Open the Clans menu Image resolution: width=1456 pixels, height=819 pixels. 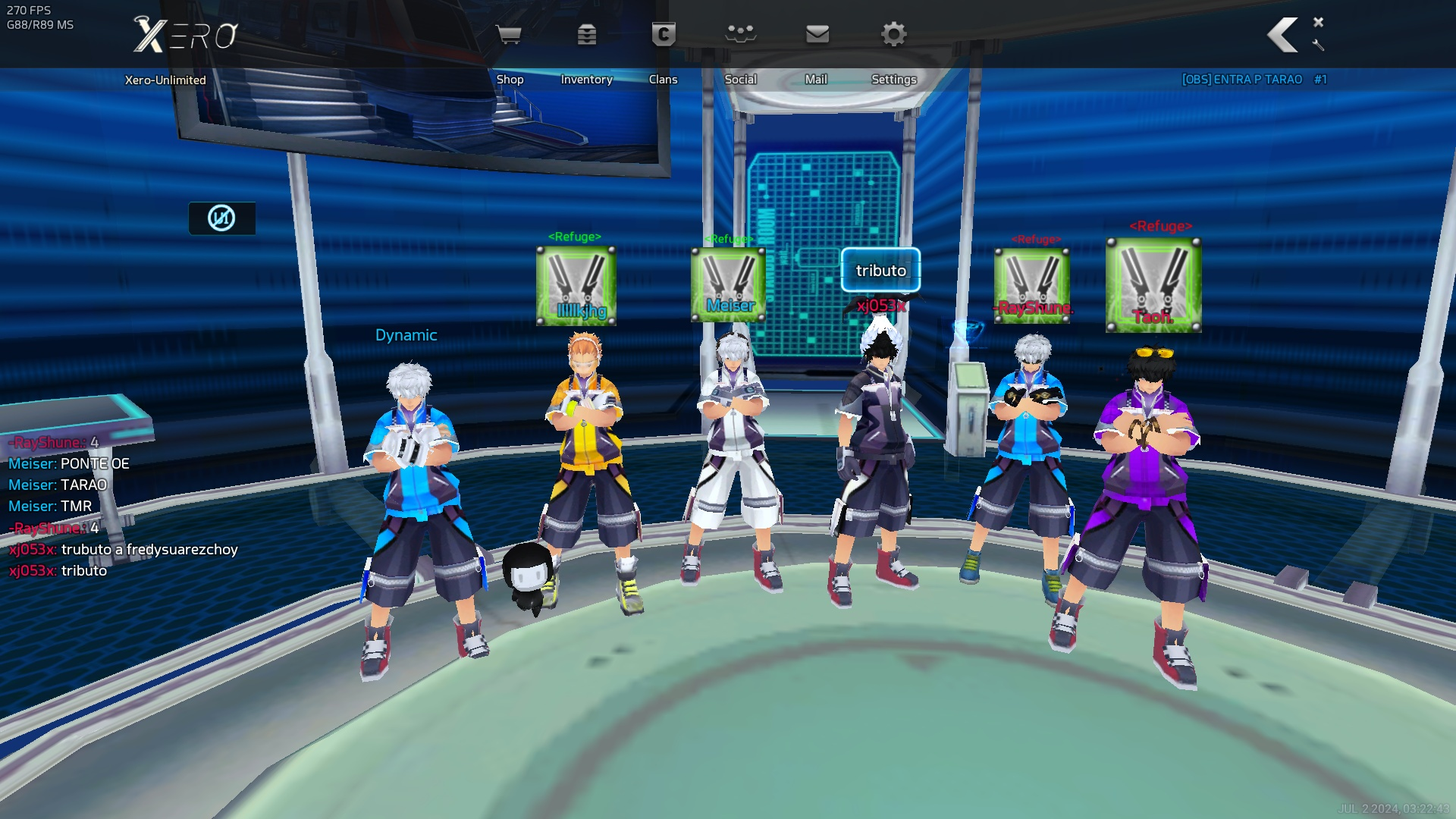pos(664,36)
